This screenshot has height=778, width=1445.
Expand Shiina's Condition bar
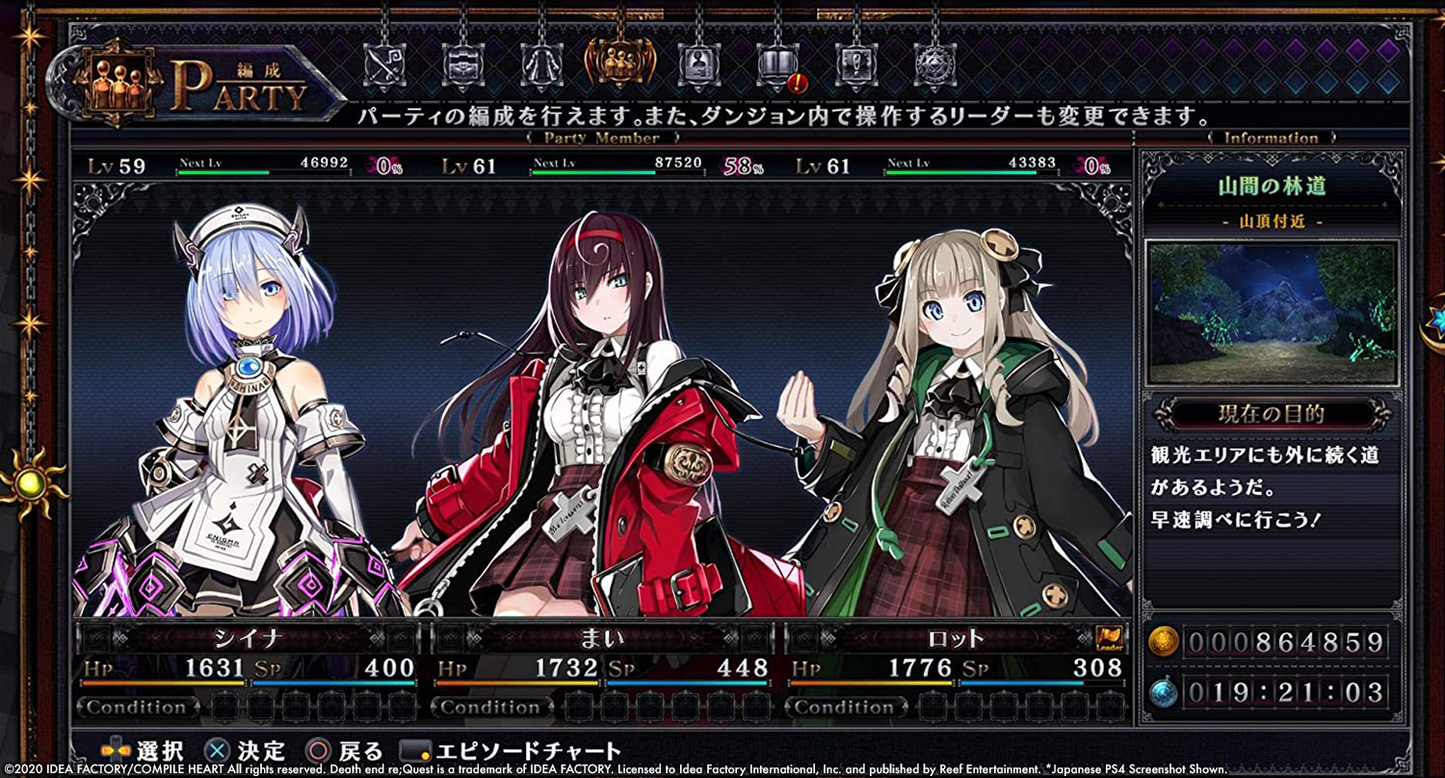click(138, 707)
